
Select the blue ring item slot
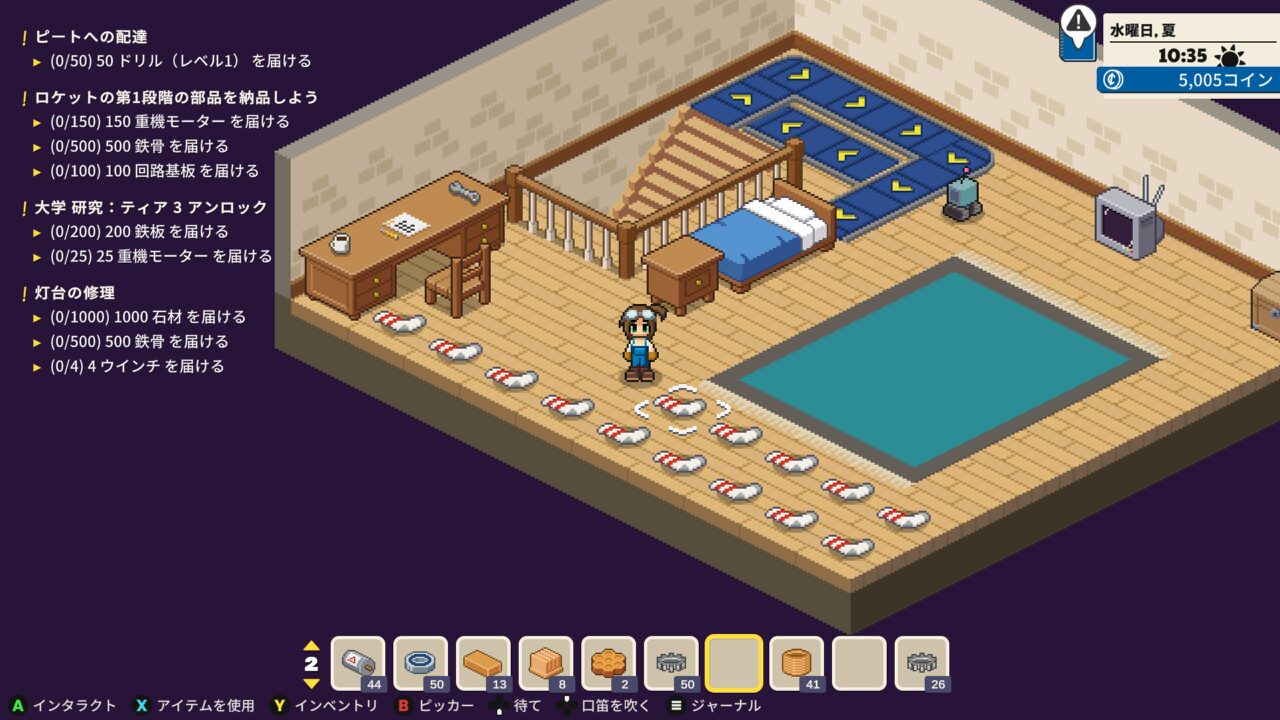coord(421,663)
